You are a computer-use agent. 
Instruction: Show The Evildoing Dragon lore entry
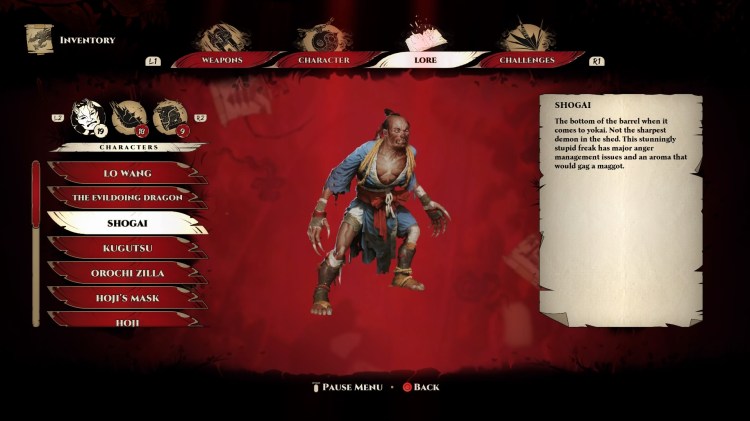click(x=126, y=198)
